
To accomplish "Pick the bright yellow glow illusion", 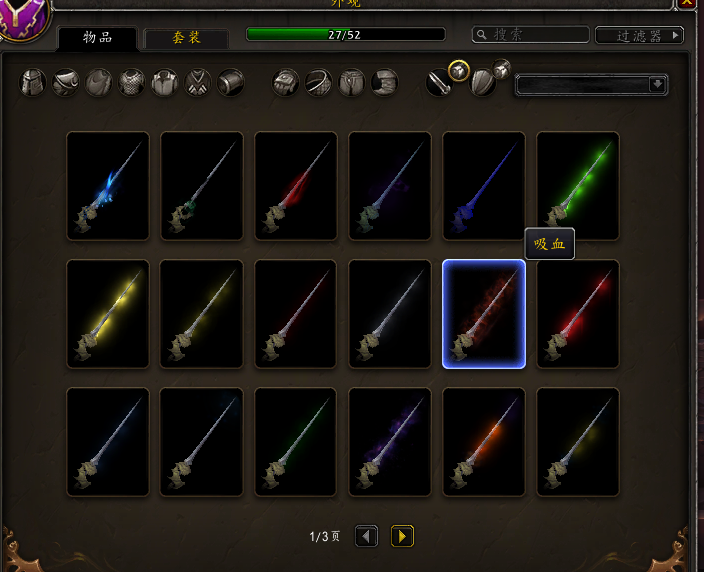I will [x=108, y=314].
